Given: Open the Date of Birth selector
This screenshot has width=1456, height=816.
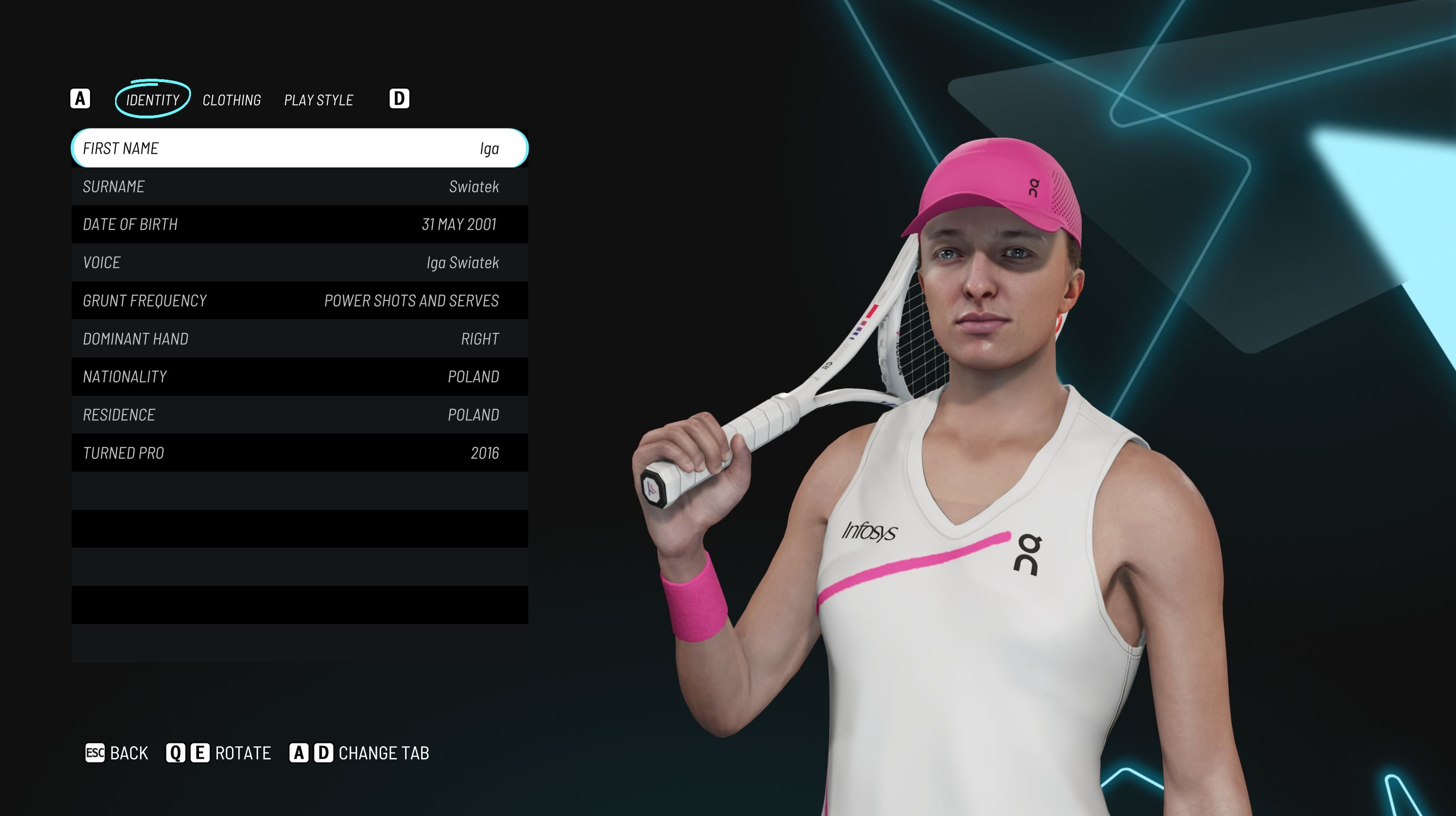Looking at the screenshot, I should tap(300, 225).
